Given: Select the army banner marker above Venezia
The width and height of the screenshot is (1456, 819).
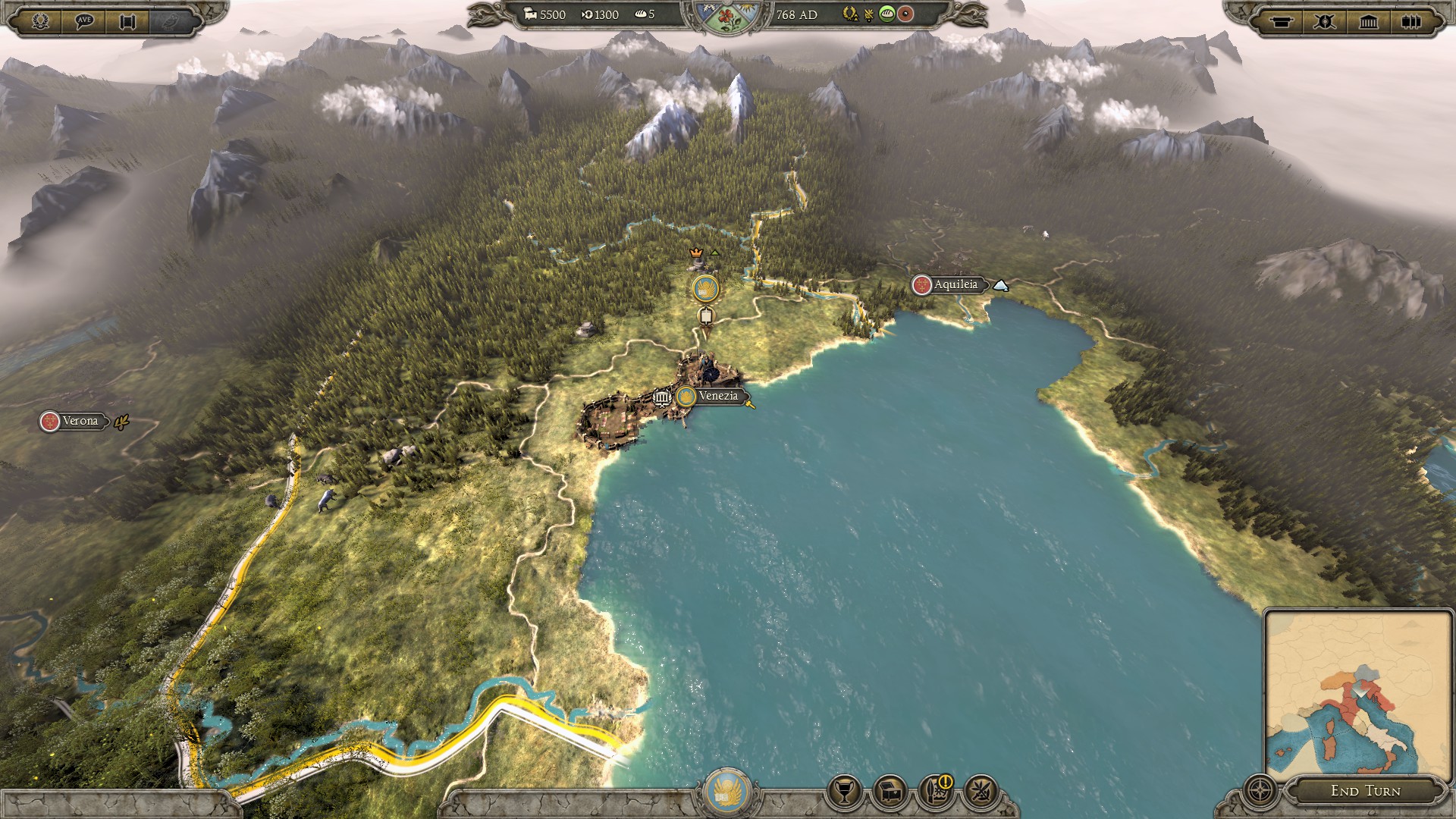Looking at the screenshot, I should (706, 288).
